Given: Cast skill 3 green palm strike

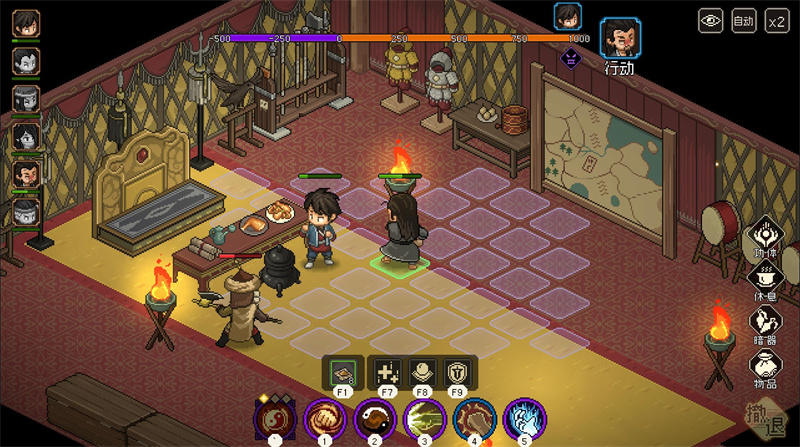Looking at the screenshot, I should [424, 417].
